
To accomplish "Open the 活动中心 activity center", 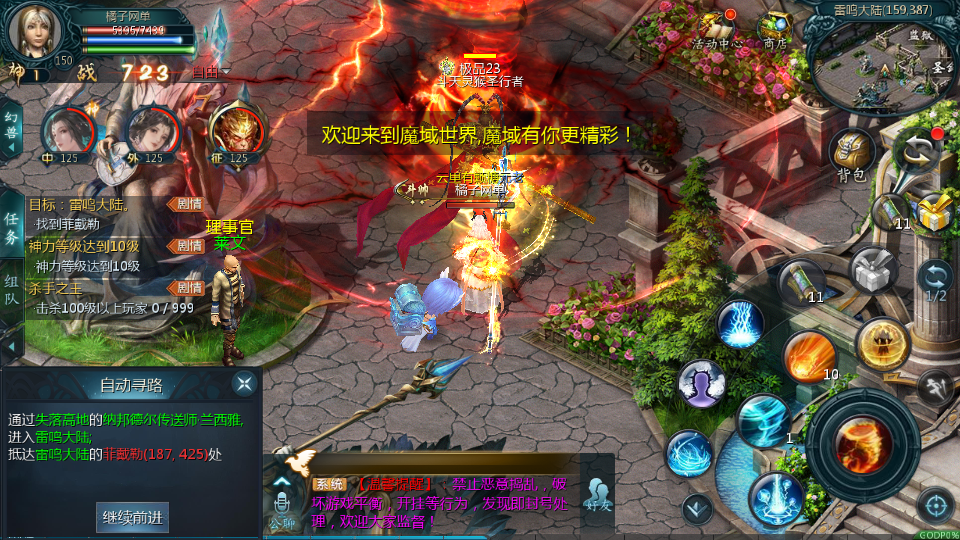I will coord(716,29).
